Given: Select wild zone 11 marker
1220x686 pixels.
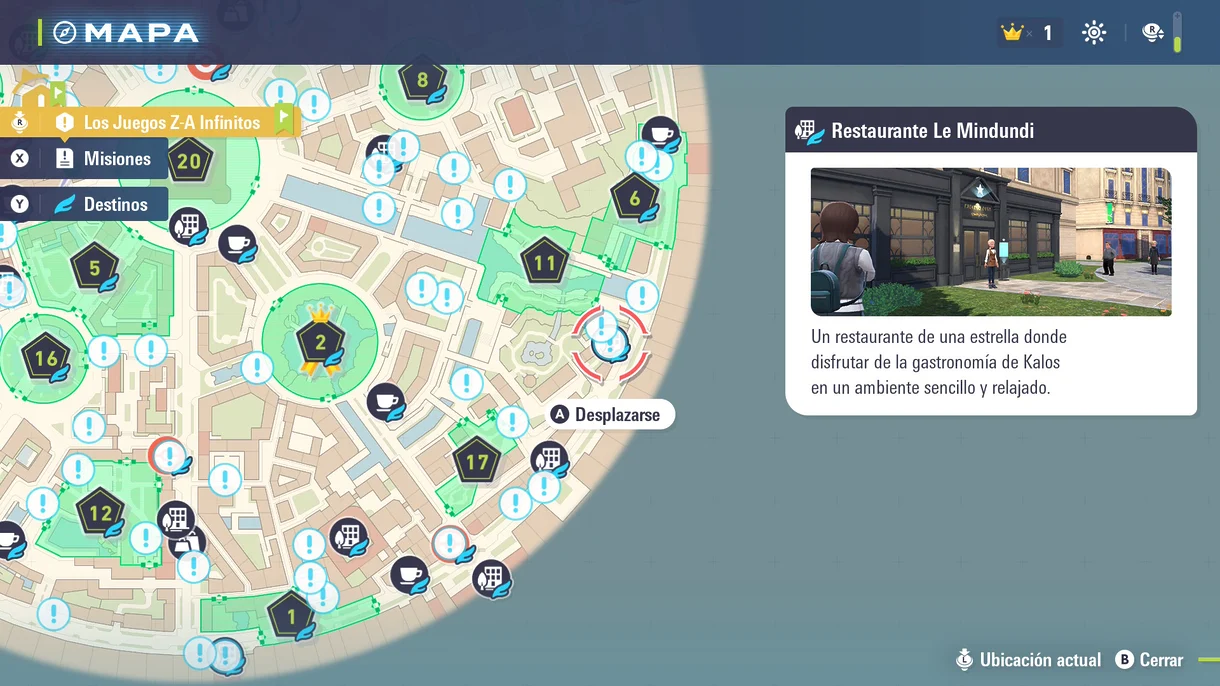Looking at the screenshot, I should (544, 264).
